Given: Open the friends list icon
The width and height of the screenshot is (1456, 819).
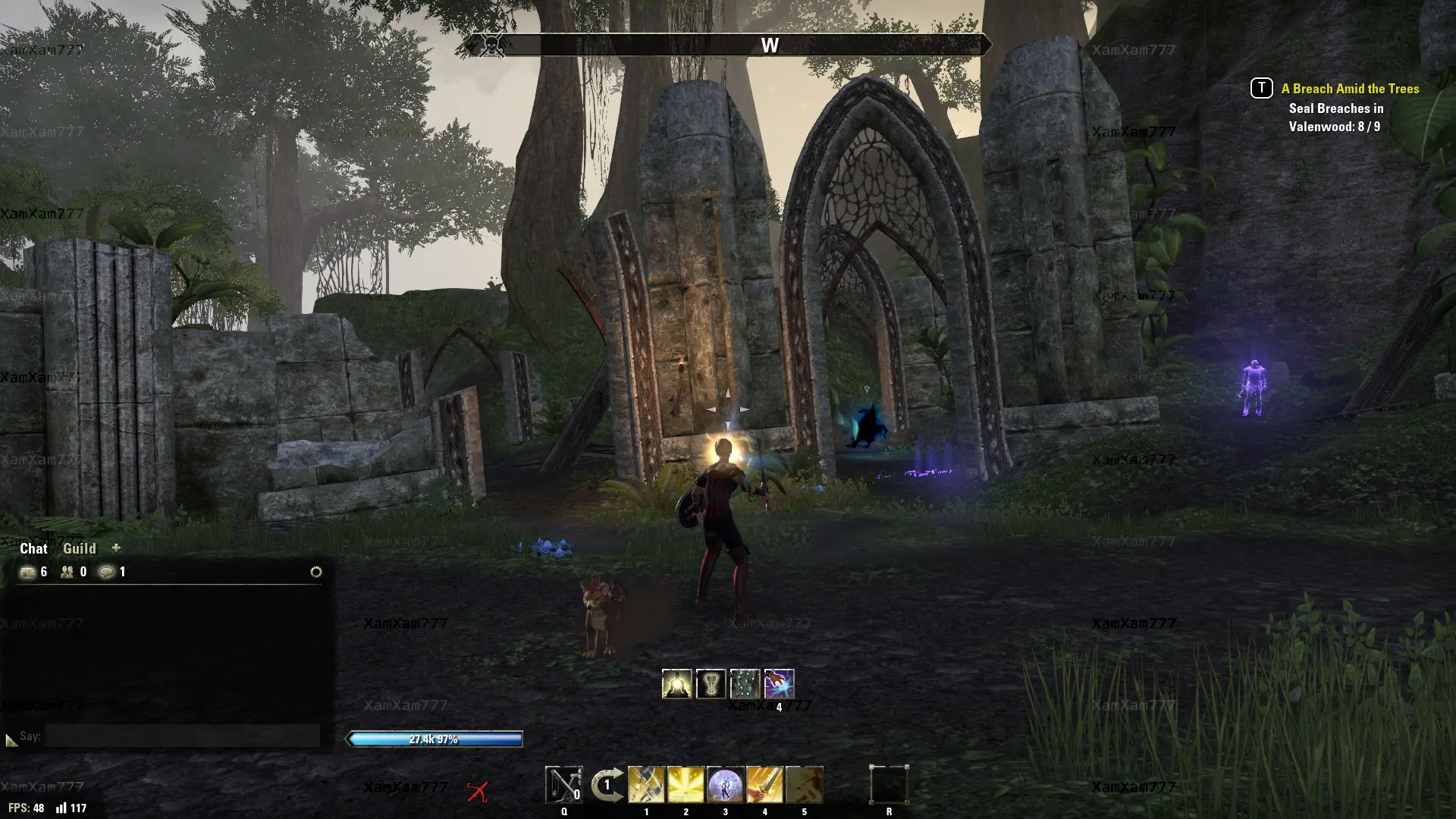Looking at the screenshot, I should tap(67, 572).
